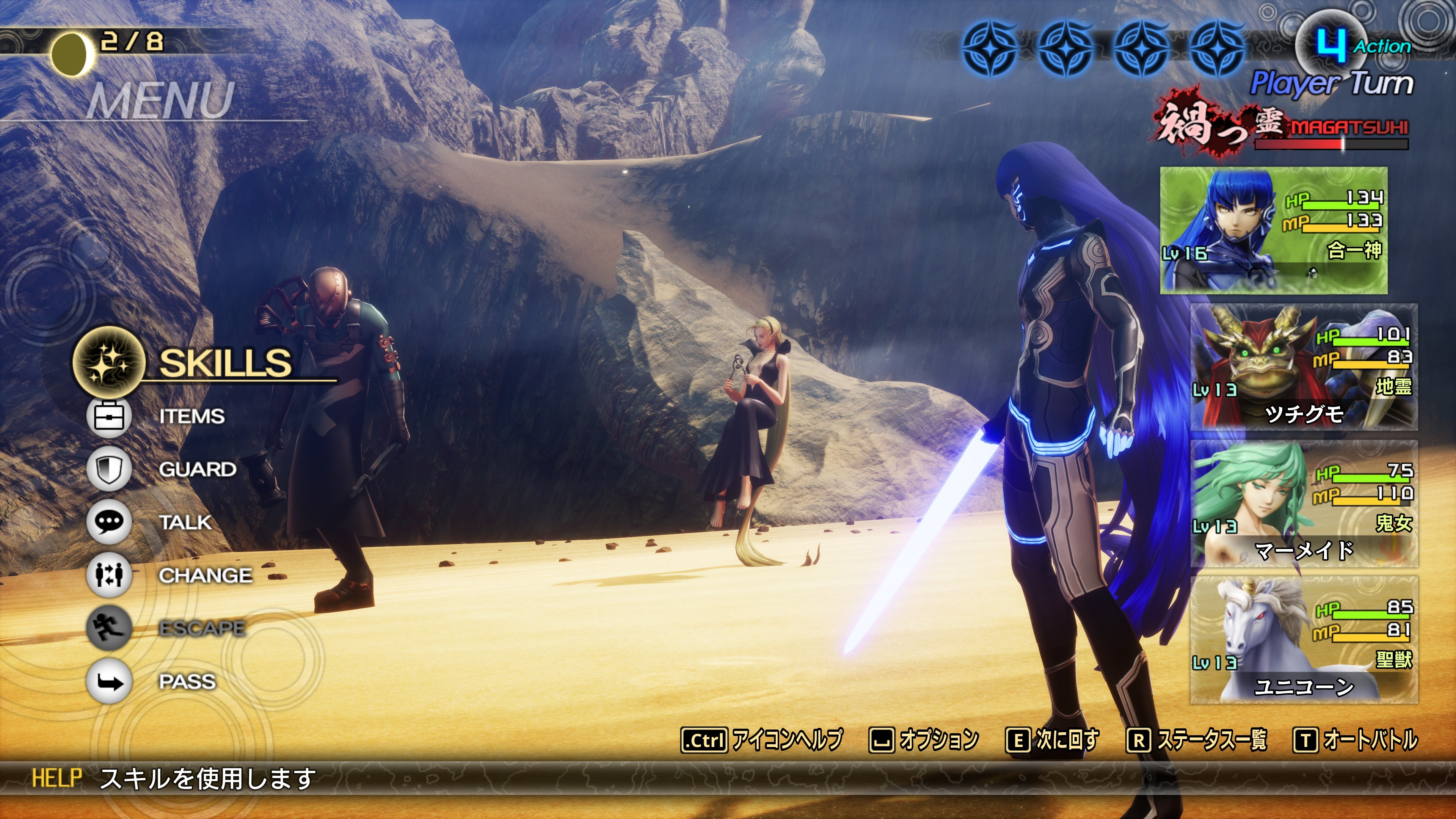Show the ステータス一覧 status list

pos(1197,740)
